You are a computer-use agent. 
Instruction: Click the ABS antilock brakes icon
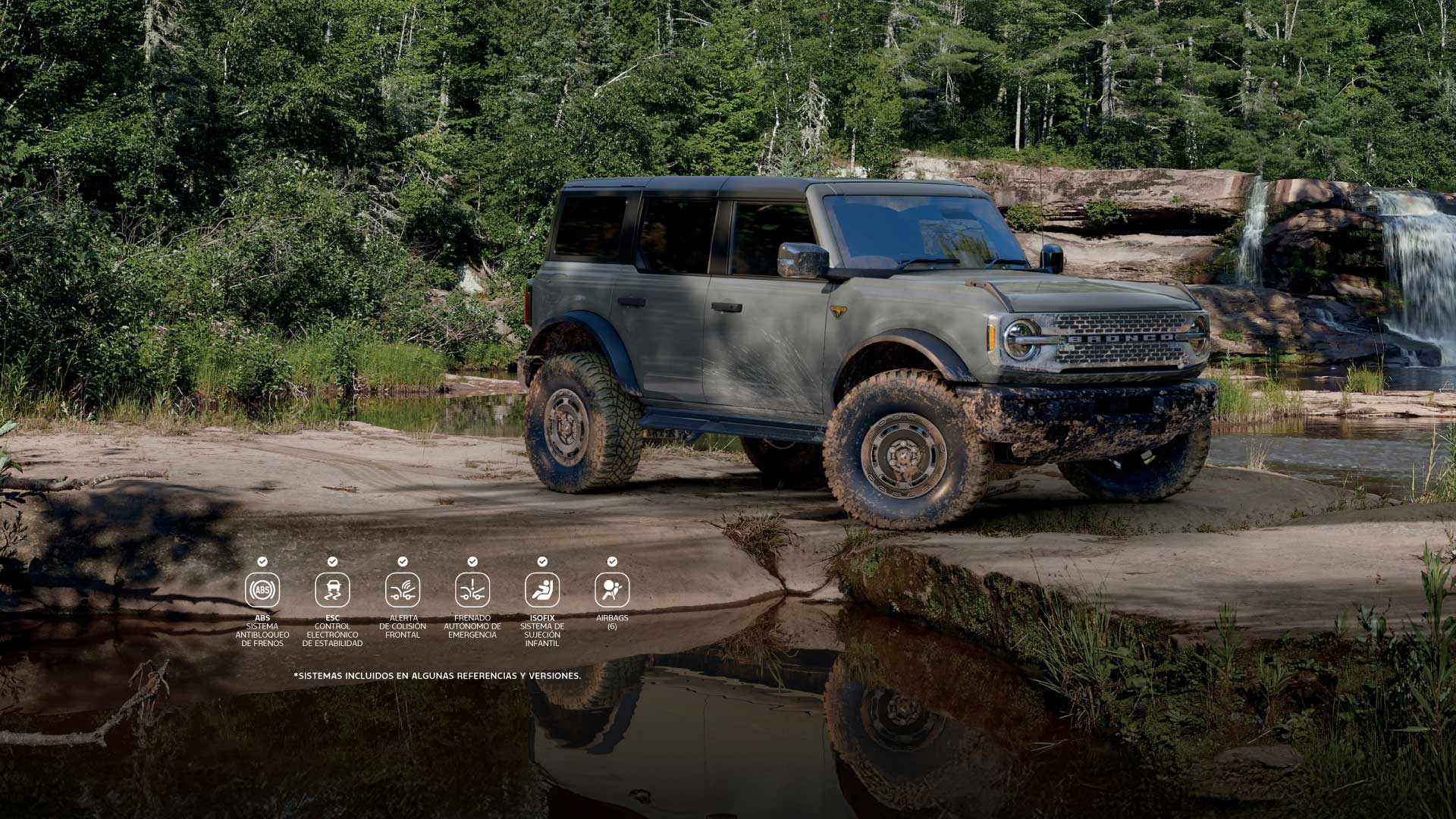262,590
